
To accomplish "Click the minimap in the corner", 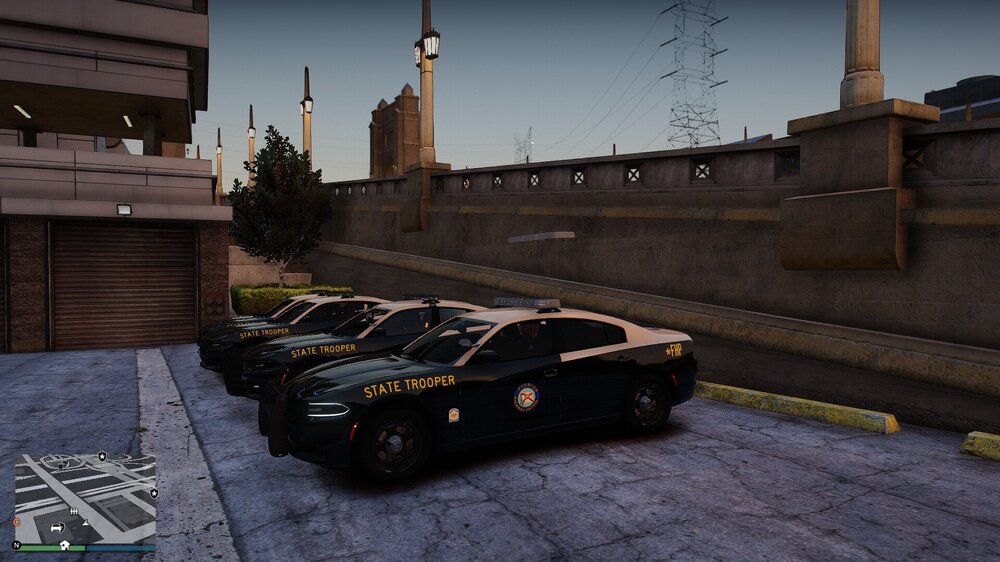I will (85, 498).
